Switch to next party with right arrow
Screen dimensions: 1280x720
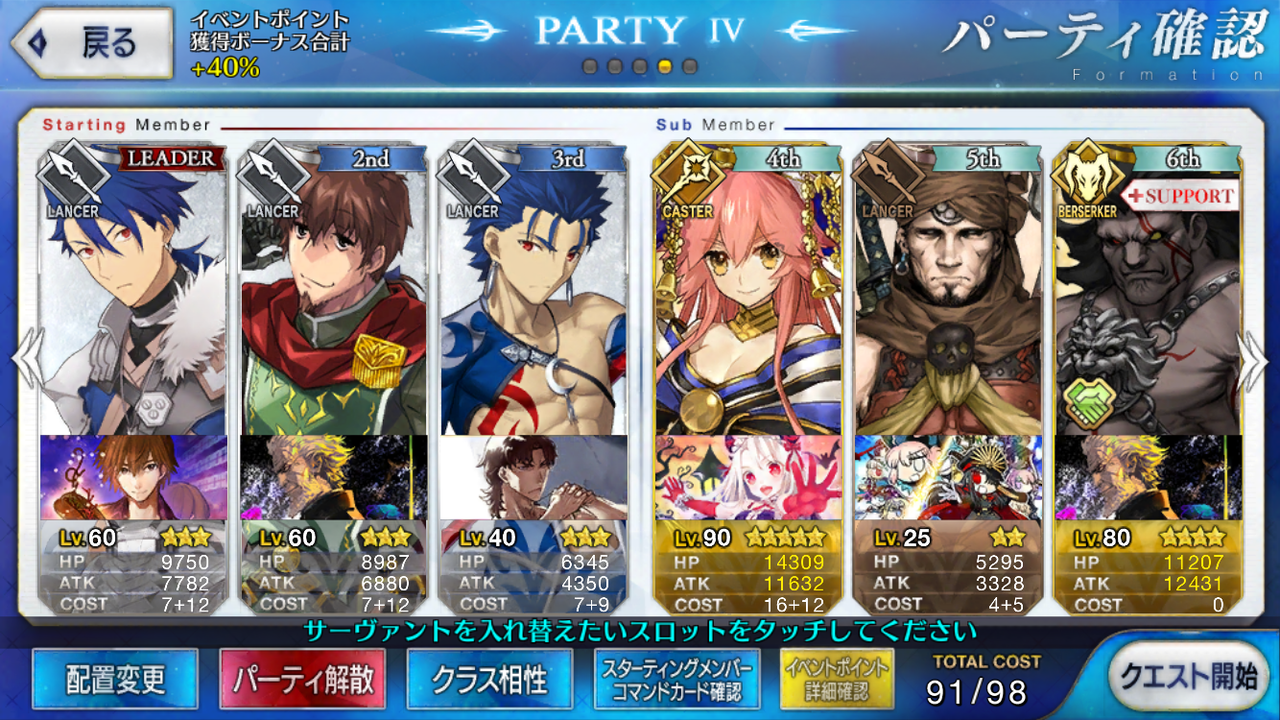1254,358
